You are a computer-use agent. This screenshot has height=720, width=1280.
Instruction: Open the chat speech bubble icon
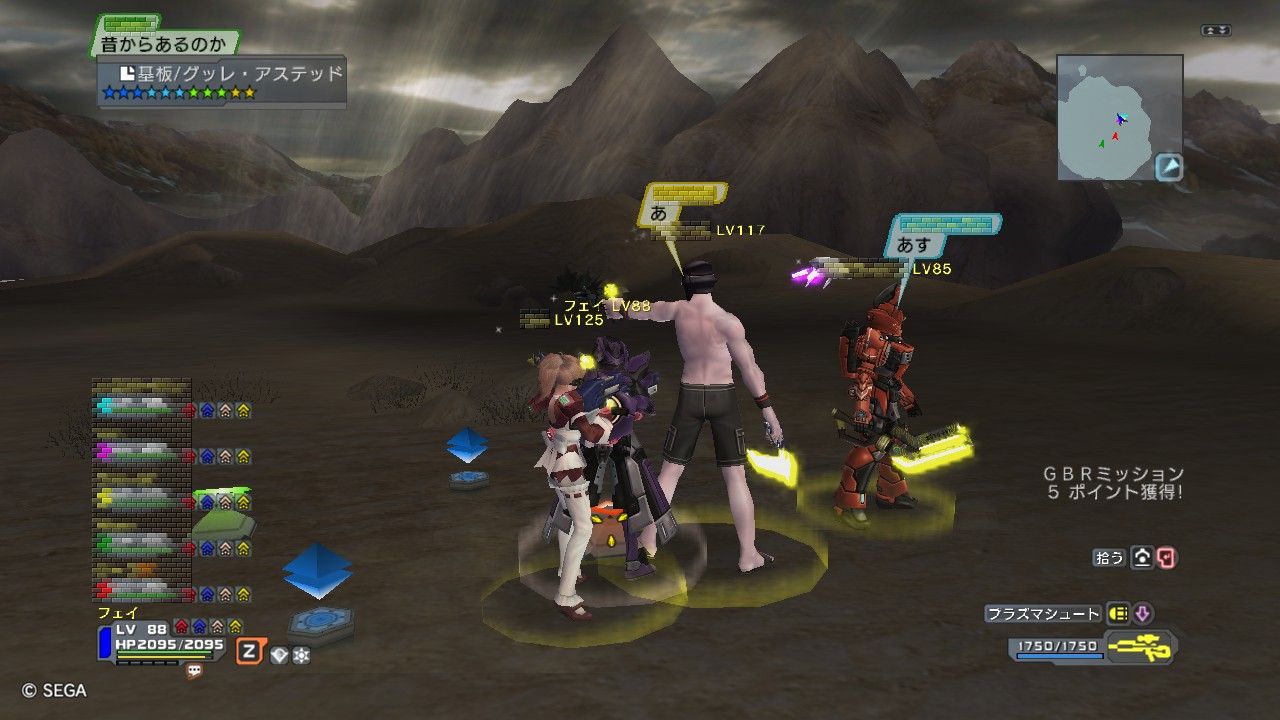click(194, 672)
